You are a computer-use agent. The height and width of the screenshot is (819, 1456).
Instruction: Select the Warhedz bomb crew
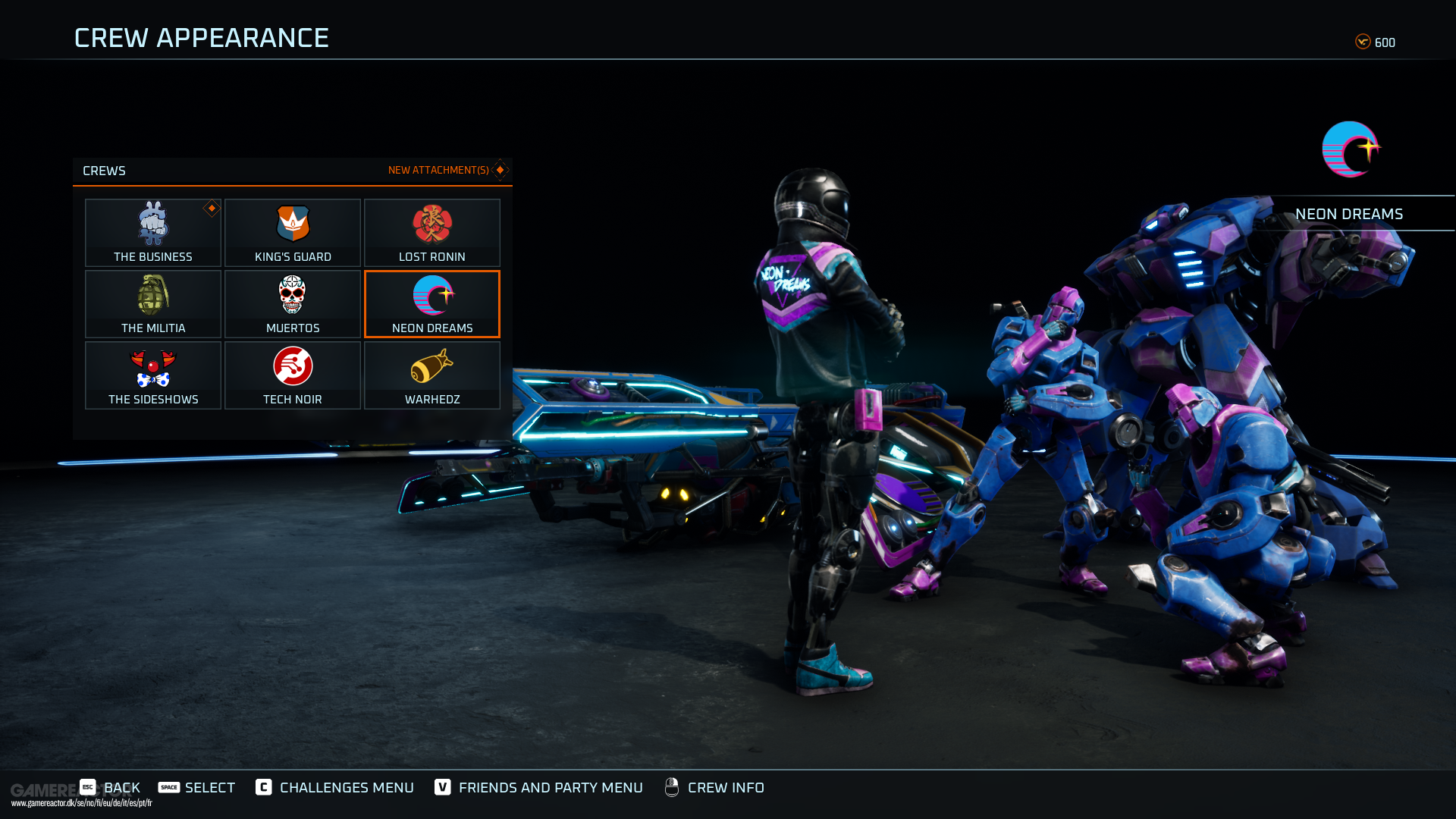(x=432, y=375)
